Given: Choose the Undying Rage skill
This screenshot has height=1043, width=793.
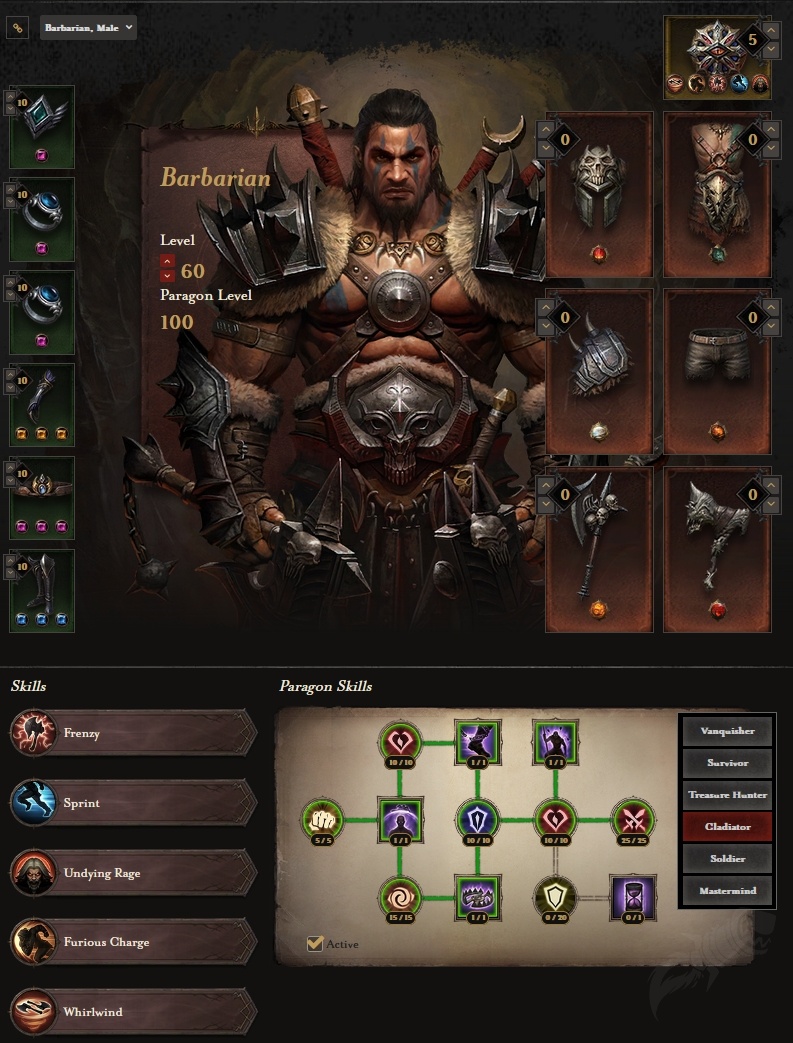Looking at the screenshot, I should tap(132, 873).
